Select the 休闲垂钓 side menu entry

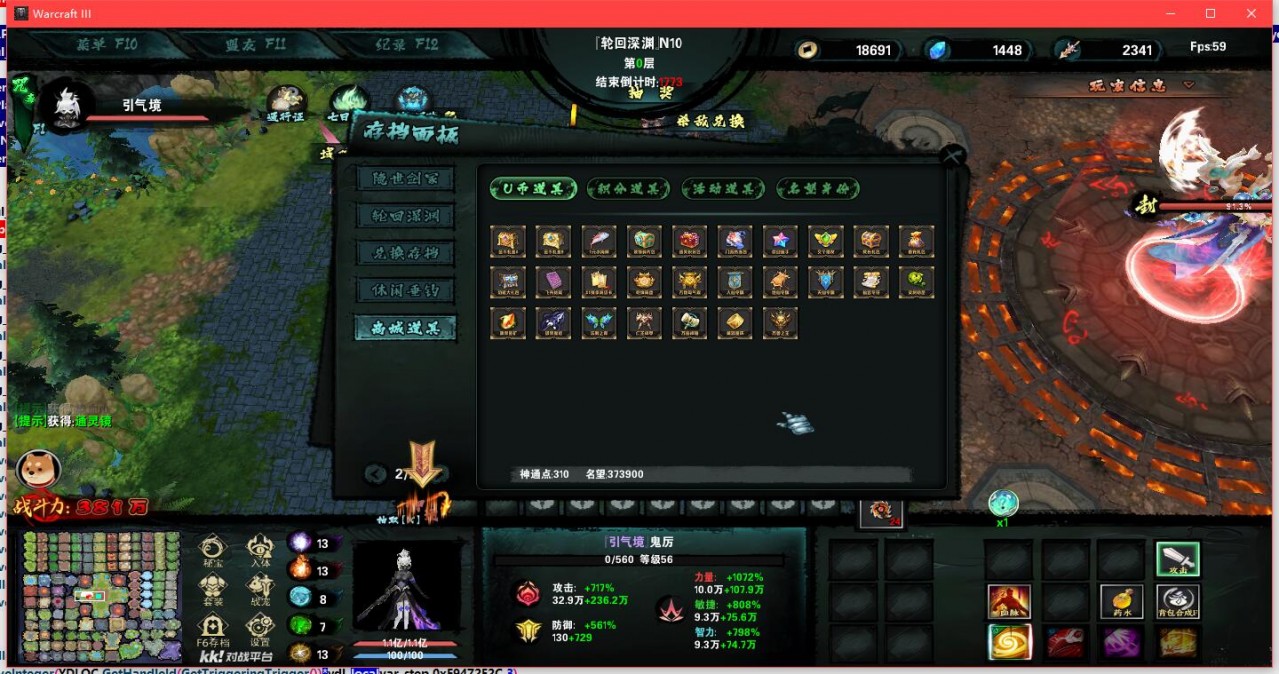[x=405, y=290]
